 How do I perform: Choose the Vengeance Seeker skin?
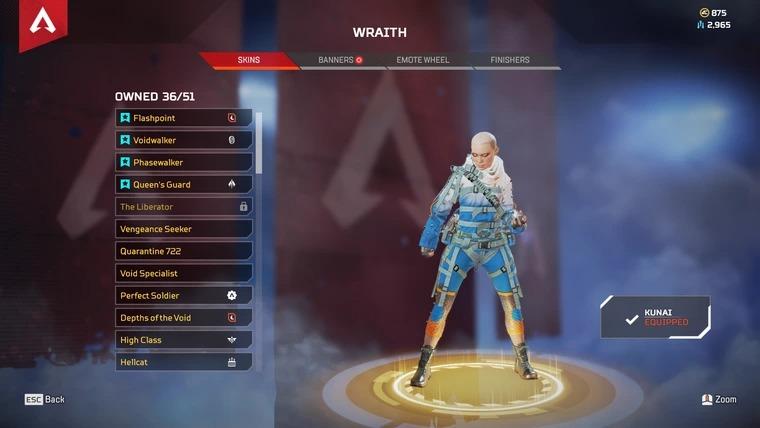(x=184, y=229)
